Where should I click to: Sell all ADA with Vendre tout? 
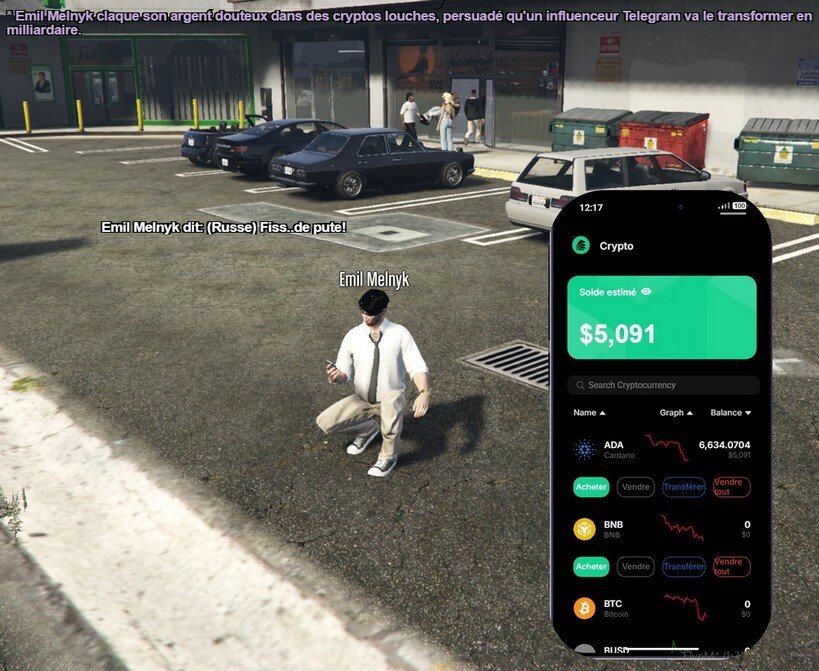pos(732,487)
